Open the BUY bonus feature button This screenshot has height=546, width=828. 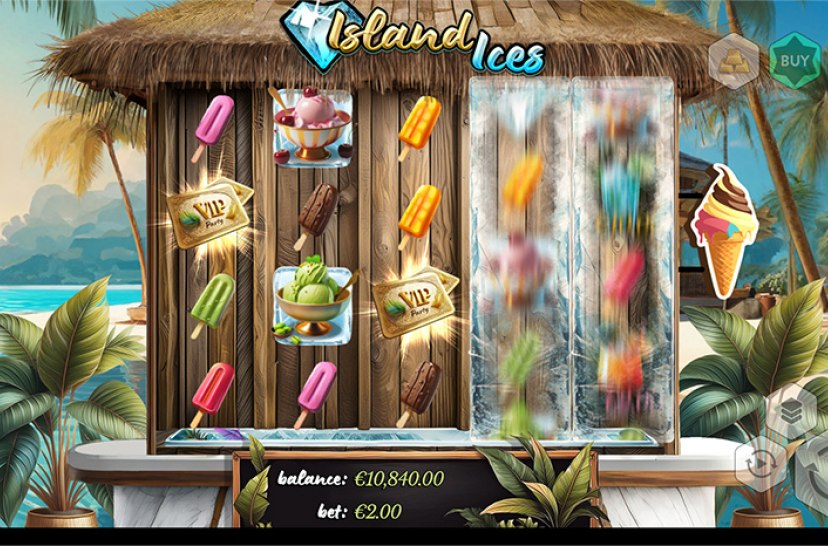pyautogui.click(x=794, y=61)
